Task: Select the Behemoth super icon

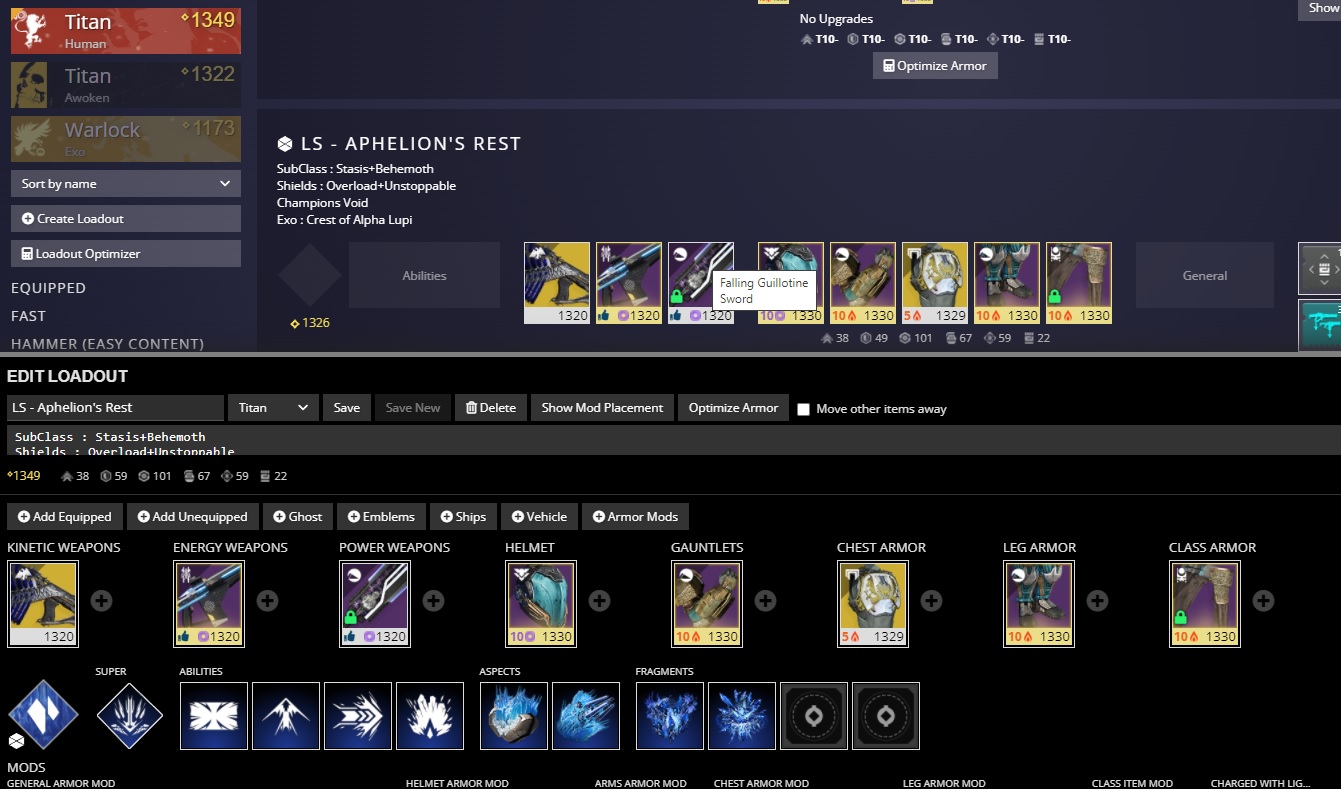Action: pyautogui.click(x=130, y=715)
